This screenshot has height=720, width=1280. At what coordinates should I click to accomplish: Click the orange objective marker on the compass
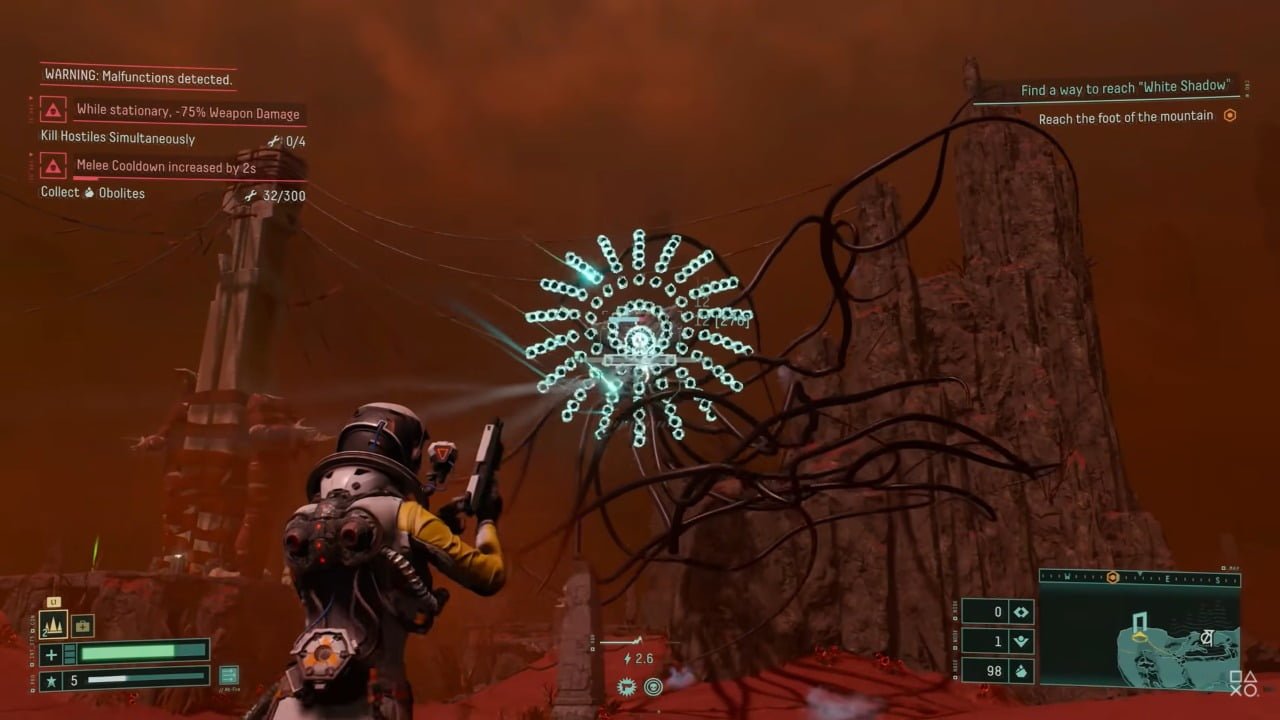coord(1112,577)
